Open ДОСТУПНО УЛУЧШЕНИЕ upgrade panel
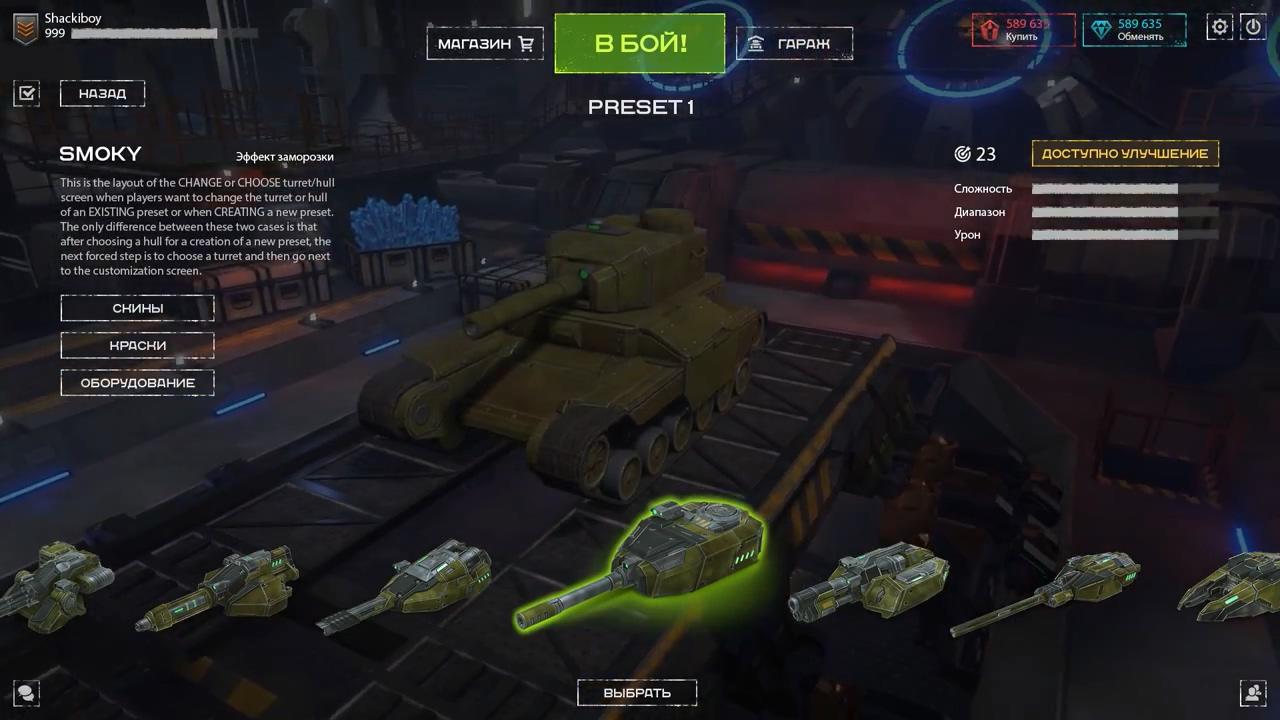This screenshot has width=1280, height=720. point(1124,153)
